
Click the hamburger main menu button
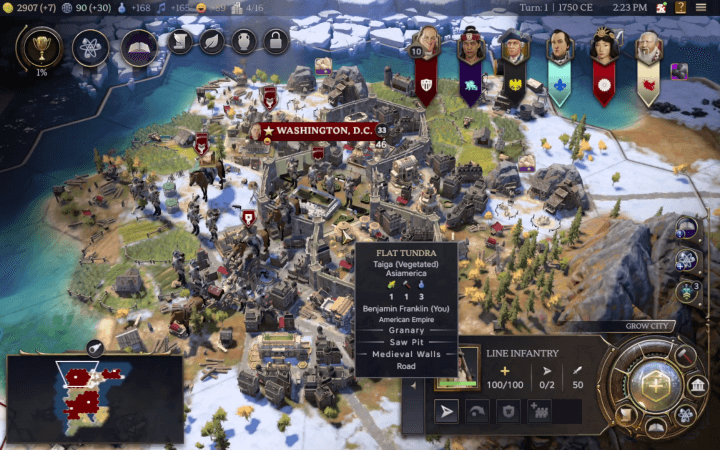pyautogui.click(x=706, y=7)
